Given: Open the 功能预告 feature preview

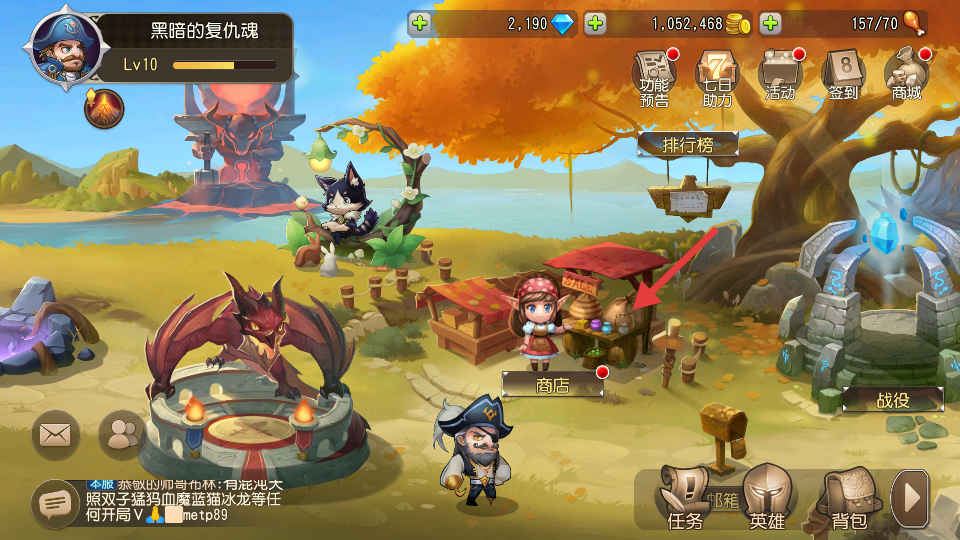Looking at the screenshot, I should pyautogui.click(x=655, y=76).
